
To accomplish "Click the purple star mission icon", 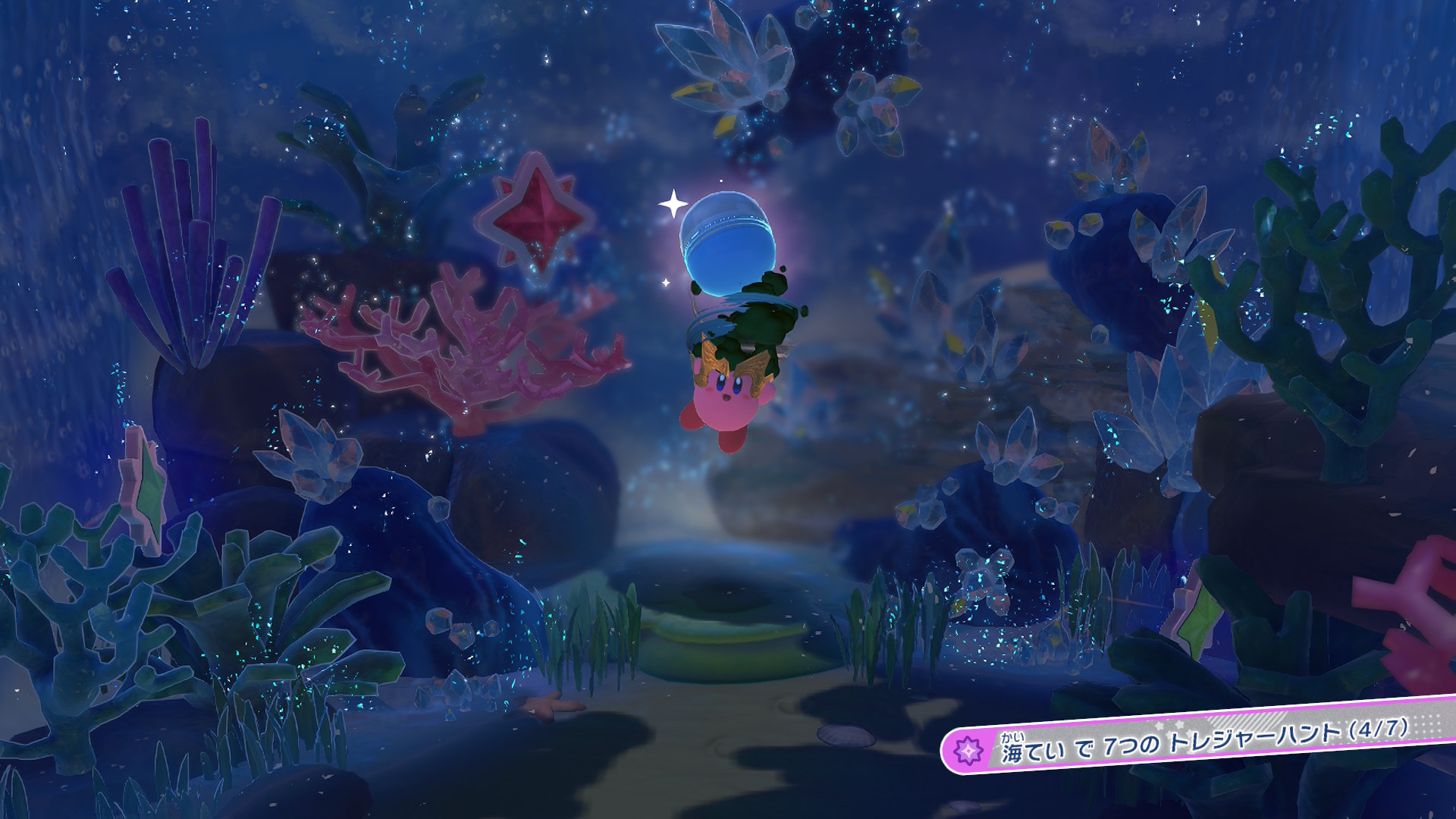I will 968,751.
